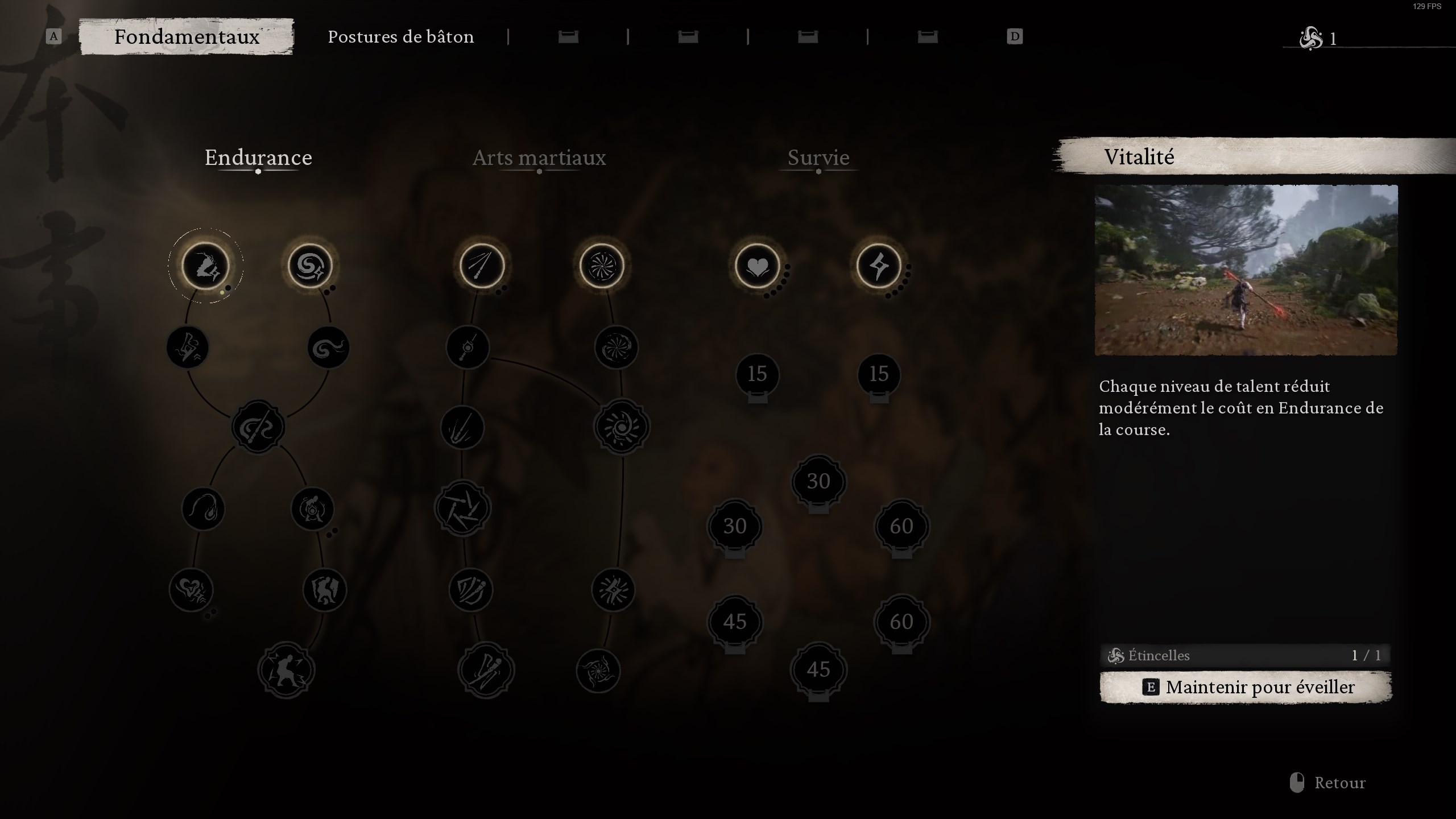Select the flame wisp talent node

coord(203,508)
